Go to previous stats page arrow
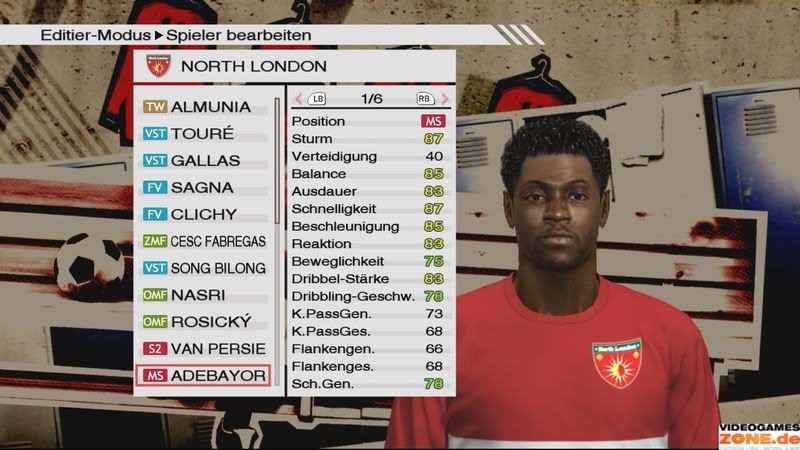The height and width of the screenshot is (450, 800). 299,99
